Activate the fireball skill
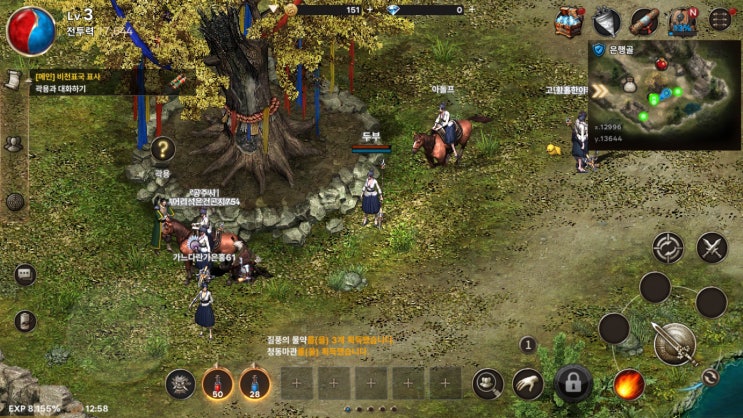This screenshot has height=418, width=743. pos(628,383)
